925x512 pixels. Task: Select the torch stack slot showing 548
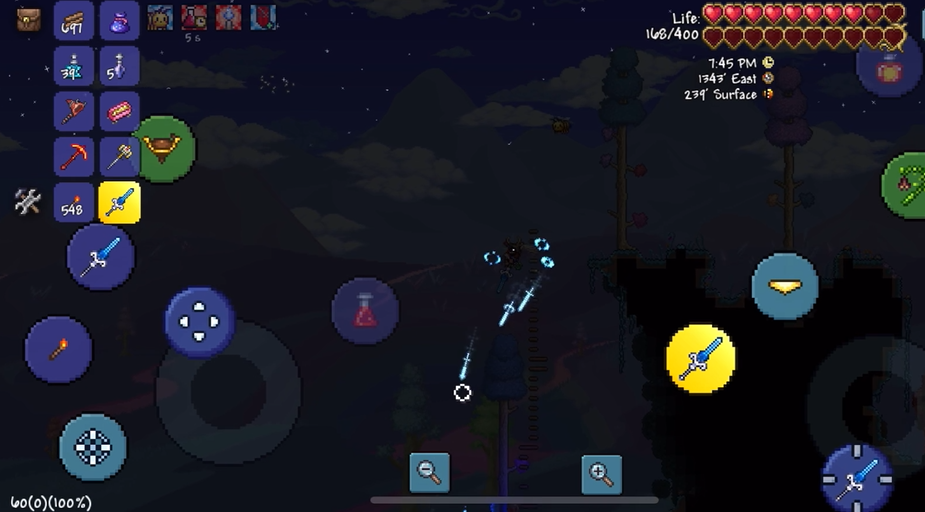[x=74, y=203]
